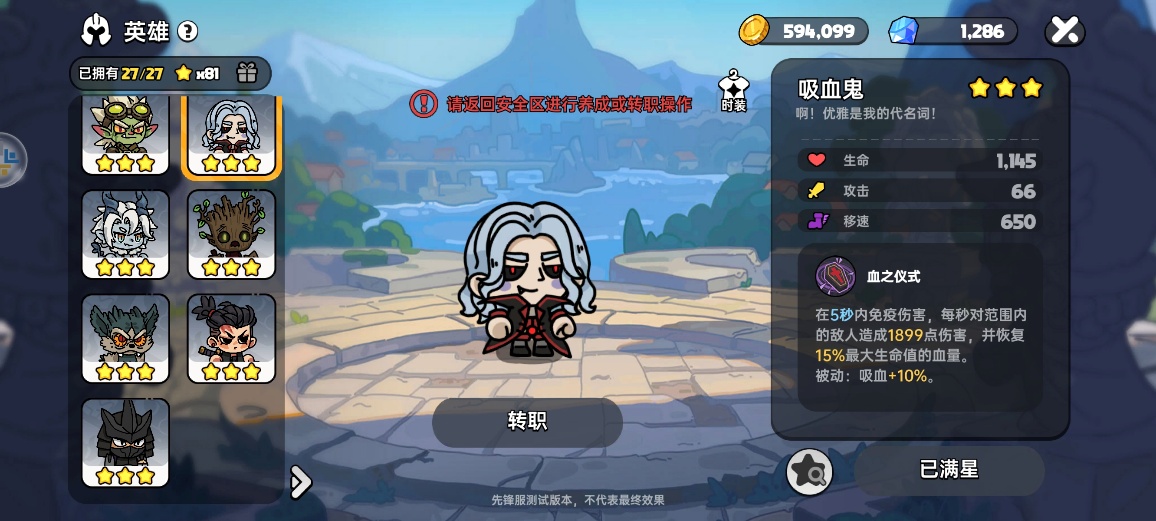Choose the white-haired blue-skinned hero portrait

coord(125,234)
